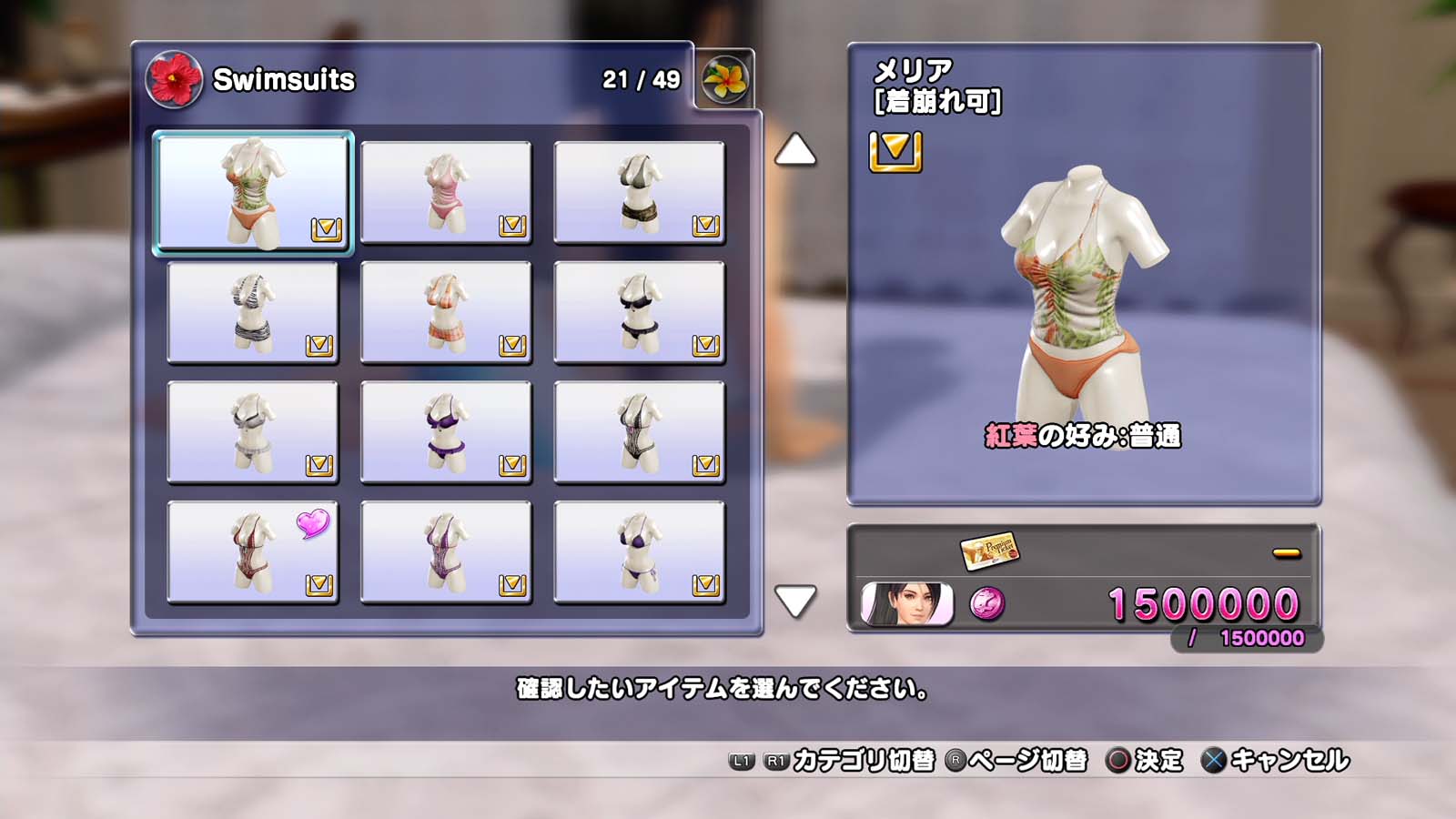The image size is (1456, 819).
Task: Pick the camo green bikini tile
Action: pos(639,192)
